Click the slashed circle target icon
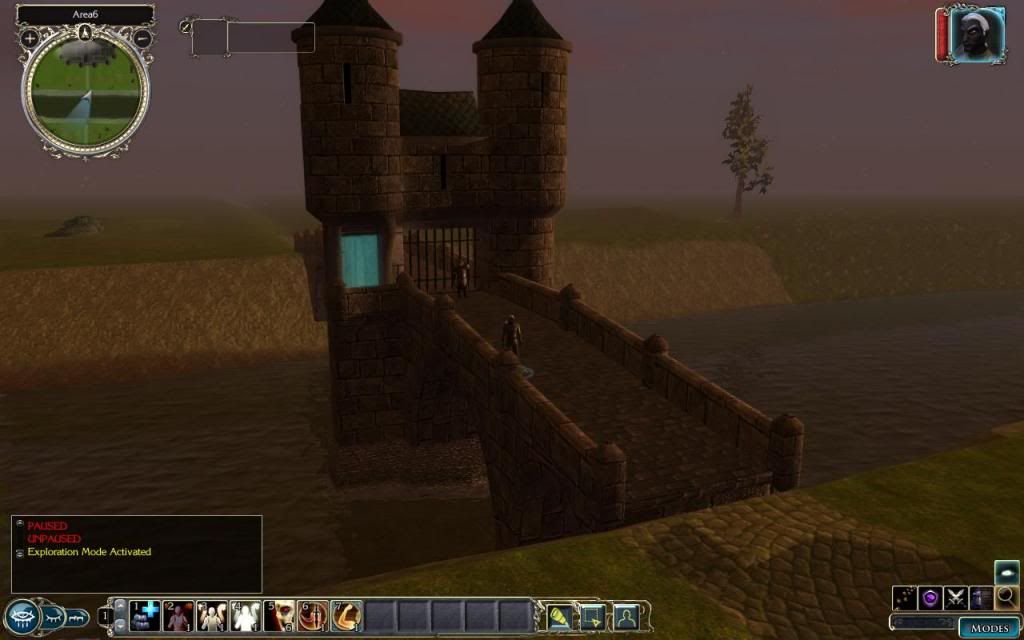Viewport: 1024px width, 640px height. pos(185,27)
